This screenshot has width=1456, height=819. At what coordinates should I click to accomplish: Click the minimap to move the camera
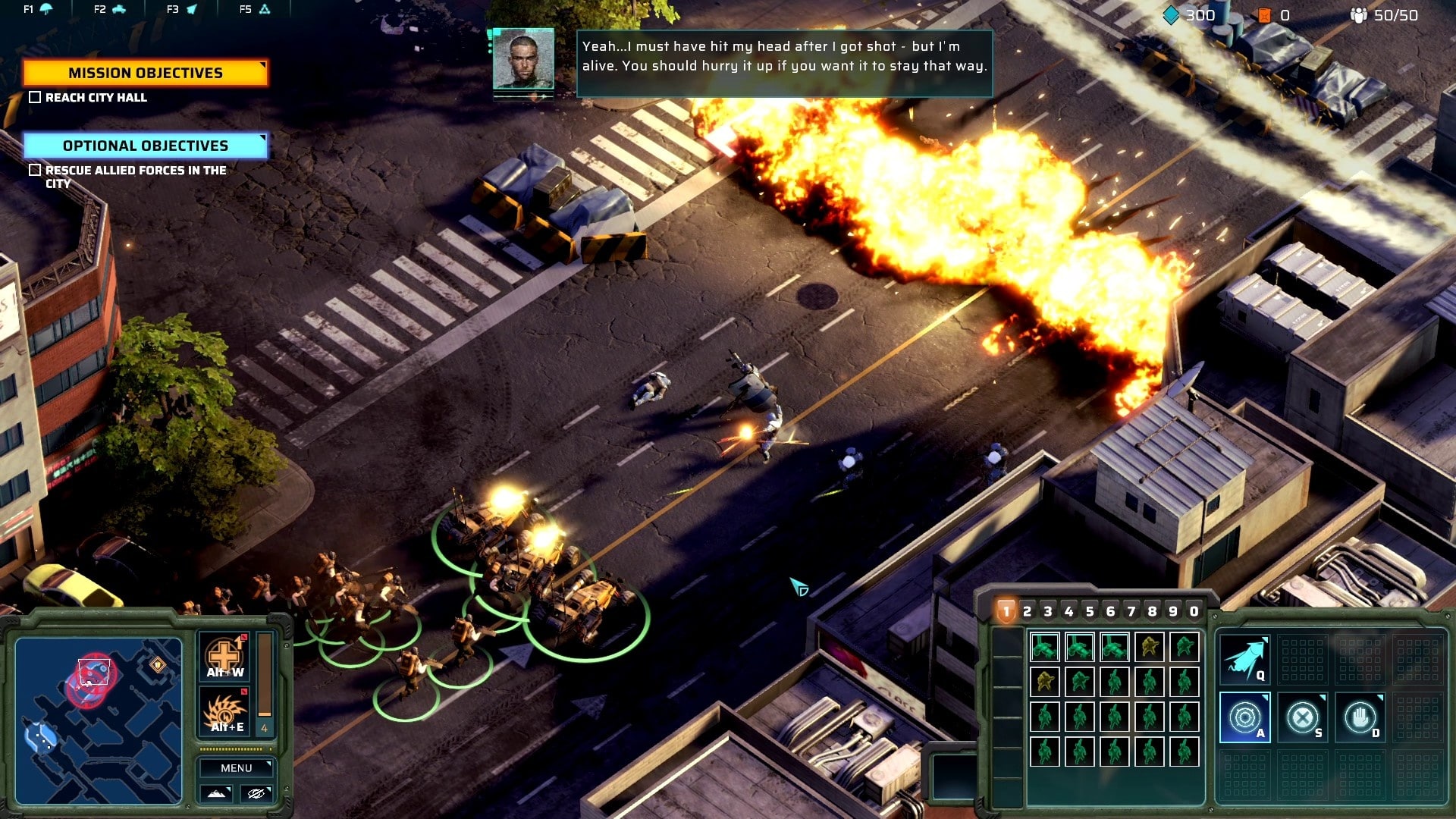pos(99,720)
